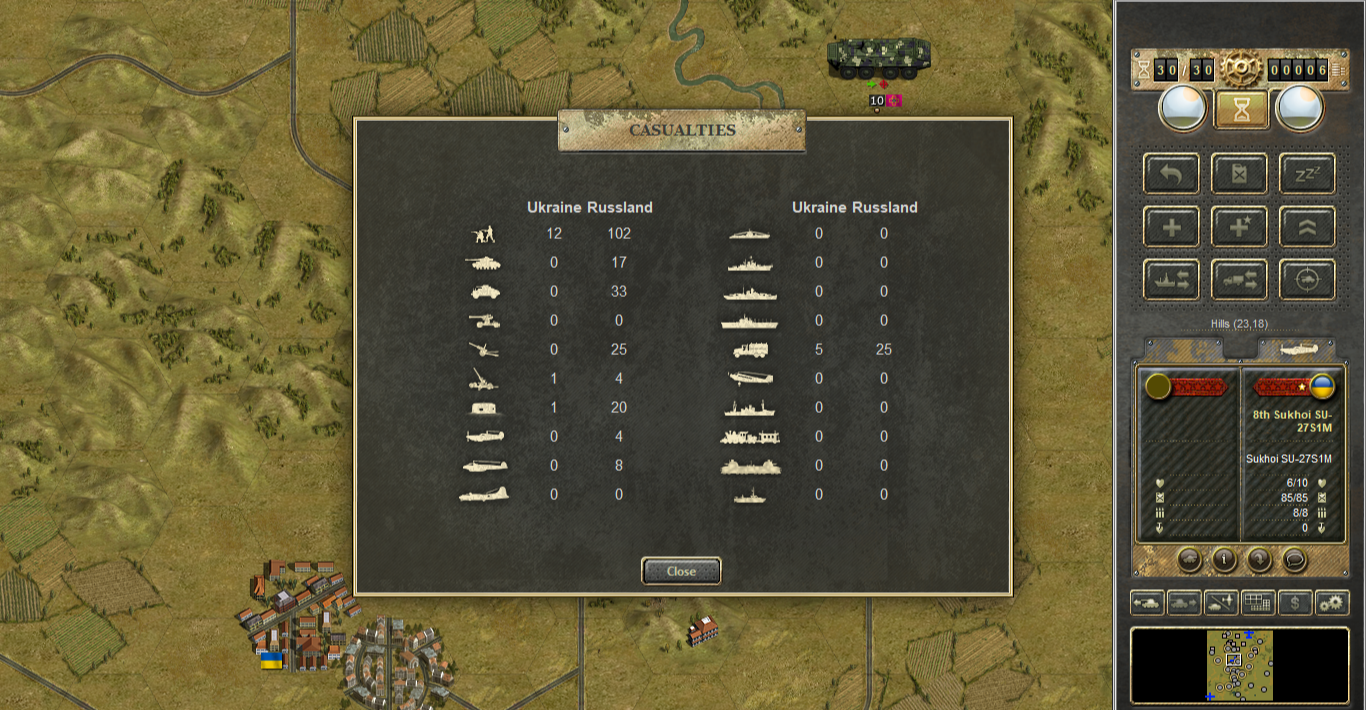Click the ship embark swap button
This screenshot has height=710, width=1366.
pyautogui.click(x=1172, y=279)
